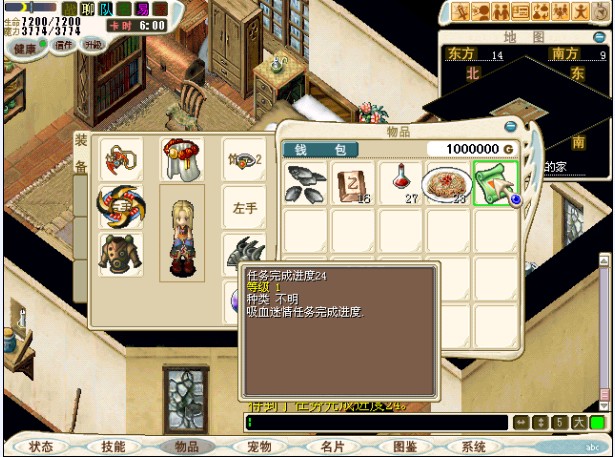
Task: Close the 物品 inventory window
Action: point(511,128)
